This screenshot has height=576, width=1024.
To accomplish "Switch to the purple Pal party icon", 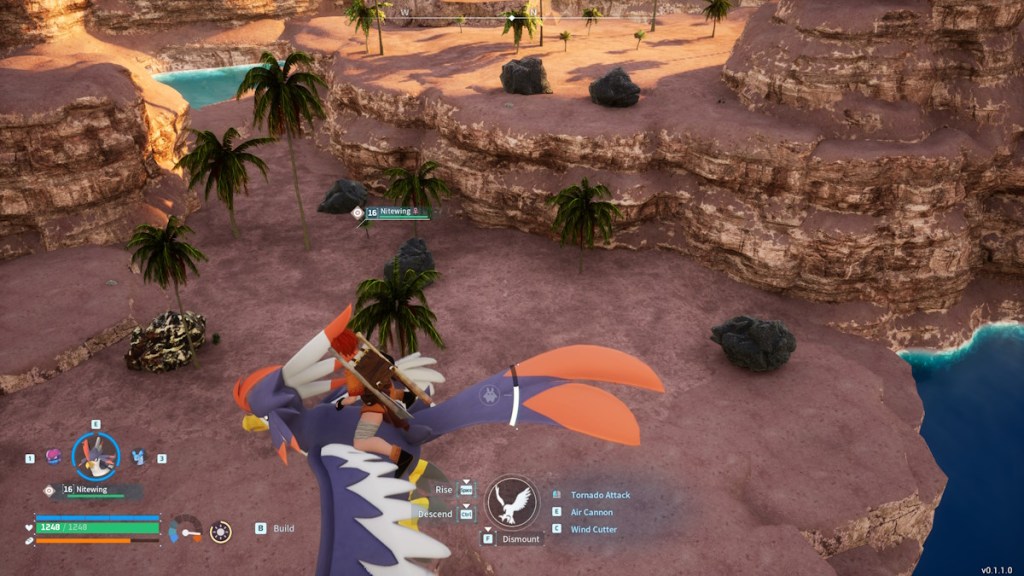I will [53, 456].
